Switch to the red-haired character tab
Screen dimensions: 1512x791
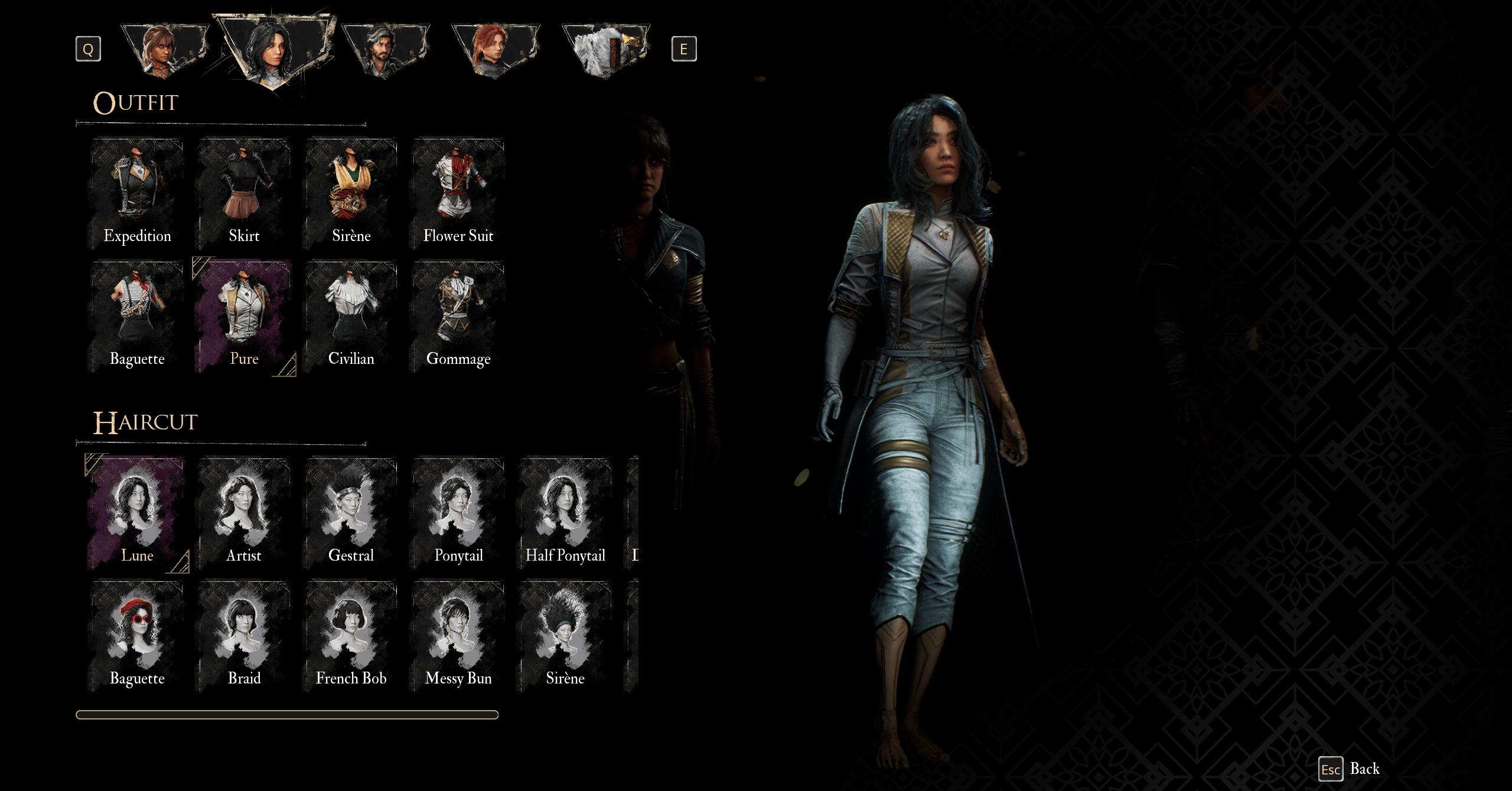[x=495, y=51]
